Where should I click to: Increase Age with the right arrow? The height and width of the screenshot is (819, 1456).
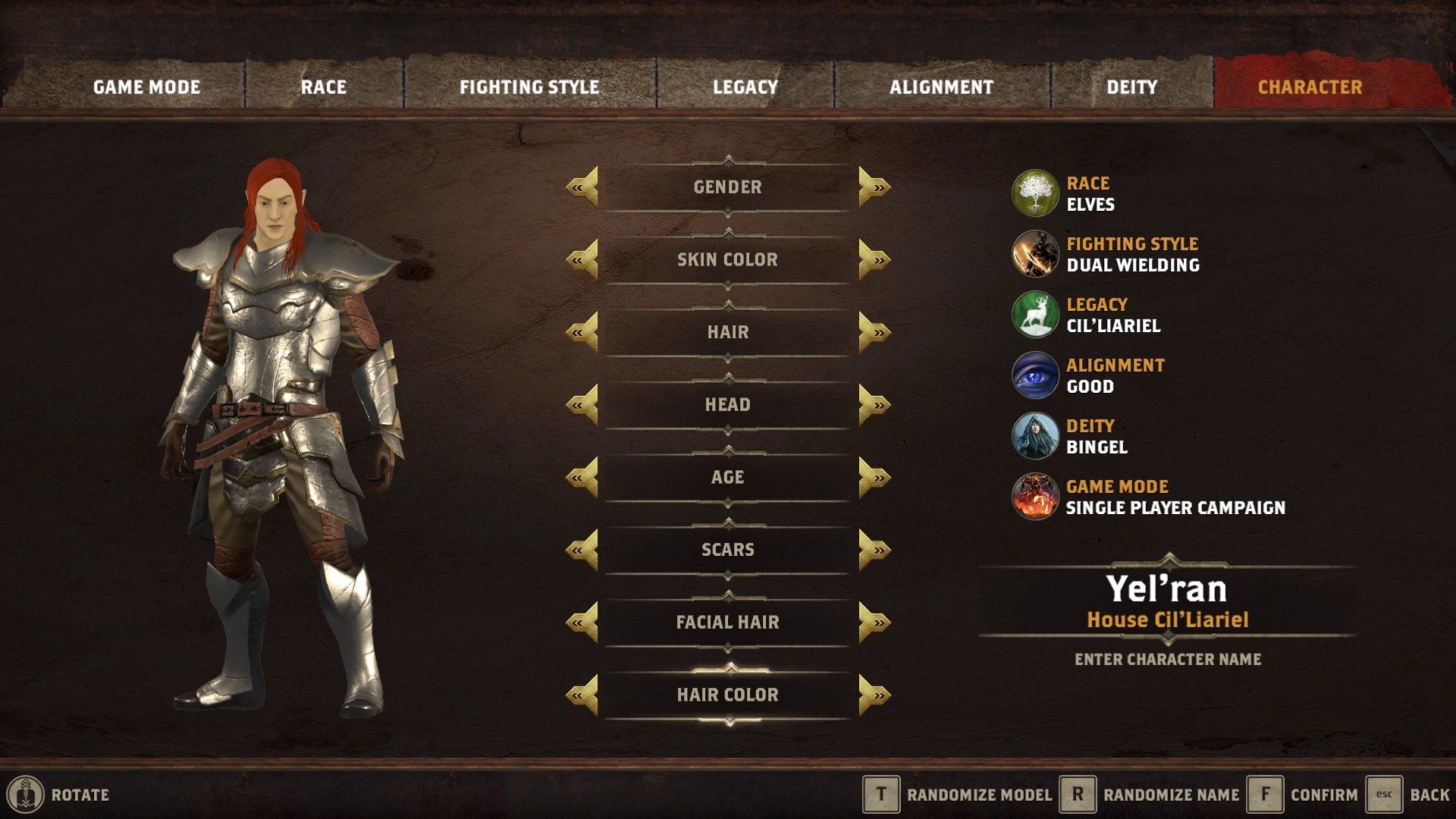tap(874, 477)
